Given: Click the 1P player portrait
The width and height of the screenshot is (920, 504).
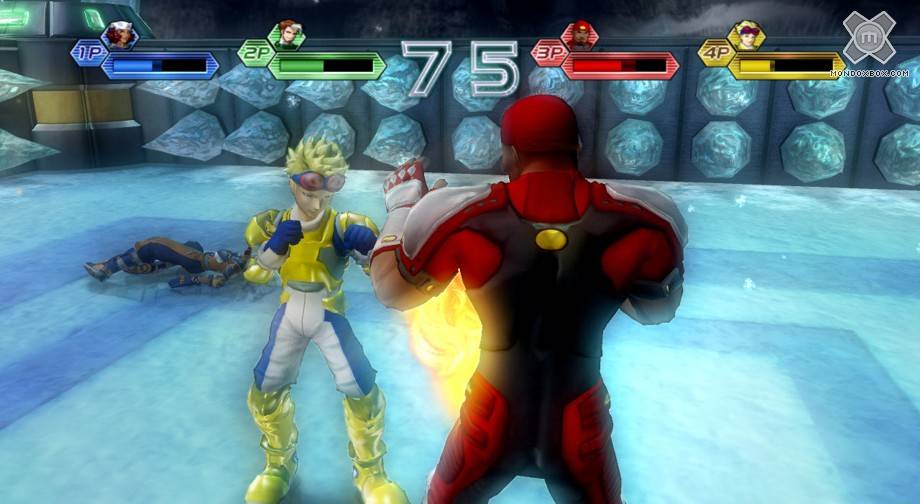Looking at the screenshot, I should pyautogui.click(x=119, y=36).
